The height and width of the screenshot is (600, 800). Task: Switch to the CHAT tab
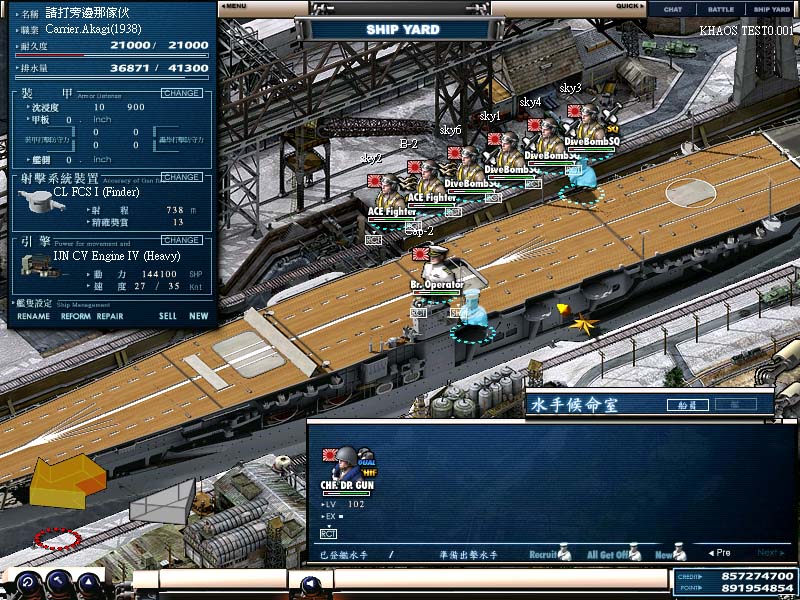click(x=673, y=9)
